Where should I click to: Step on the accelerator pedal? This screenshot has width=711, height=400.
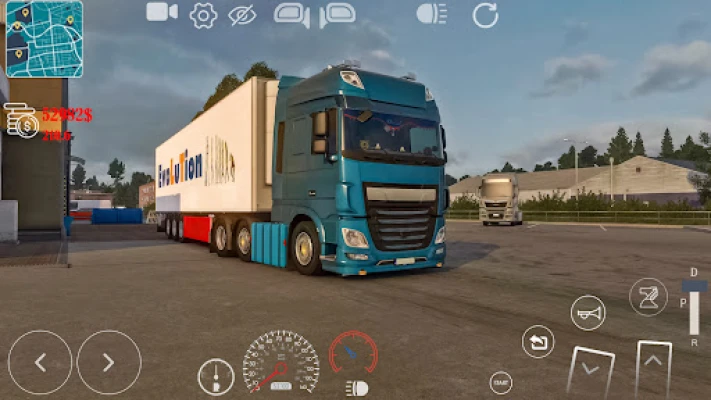tap(654, 368)
